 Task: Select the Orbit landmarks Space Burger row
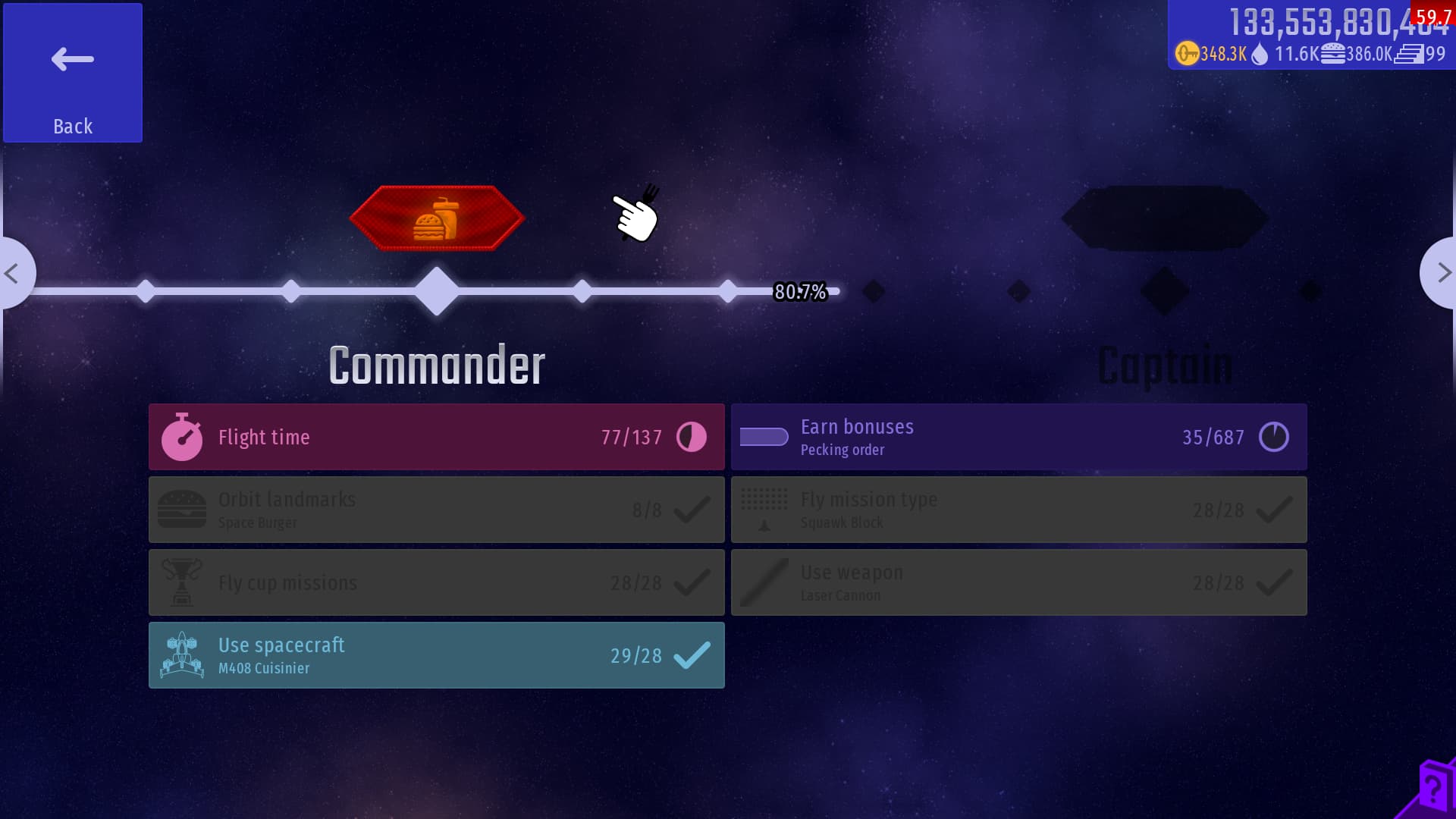437,510
